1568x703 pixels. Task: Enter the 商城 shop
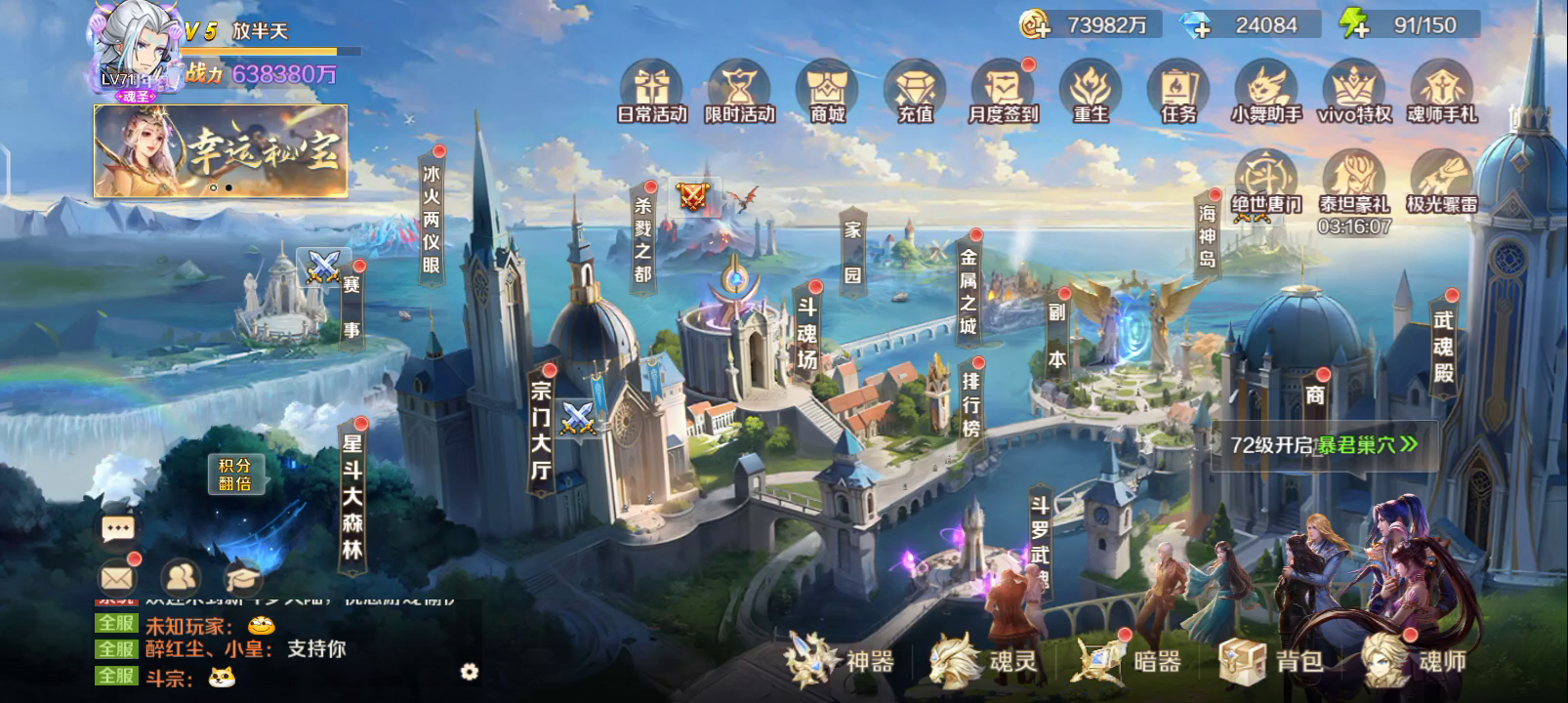pos(828,92)
